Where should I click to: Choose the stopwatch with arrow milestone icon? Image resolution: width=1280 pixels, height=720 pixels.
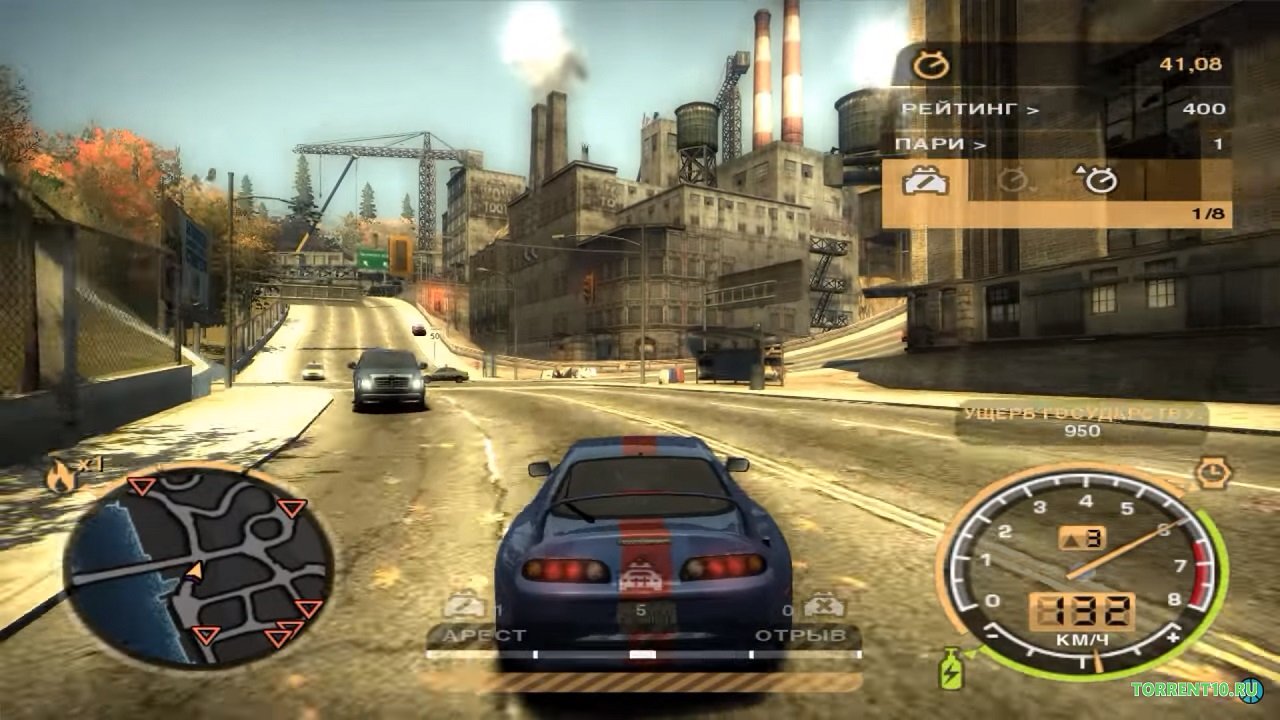pos(1097,180)
